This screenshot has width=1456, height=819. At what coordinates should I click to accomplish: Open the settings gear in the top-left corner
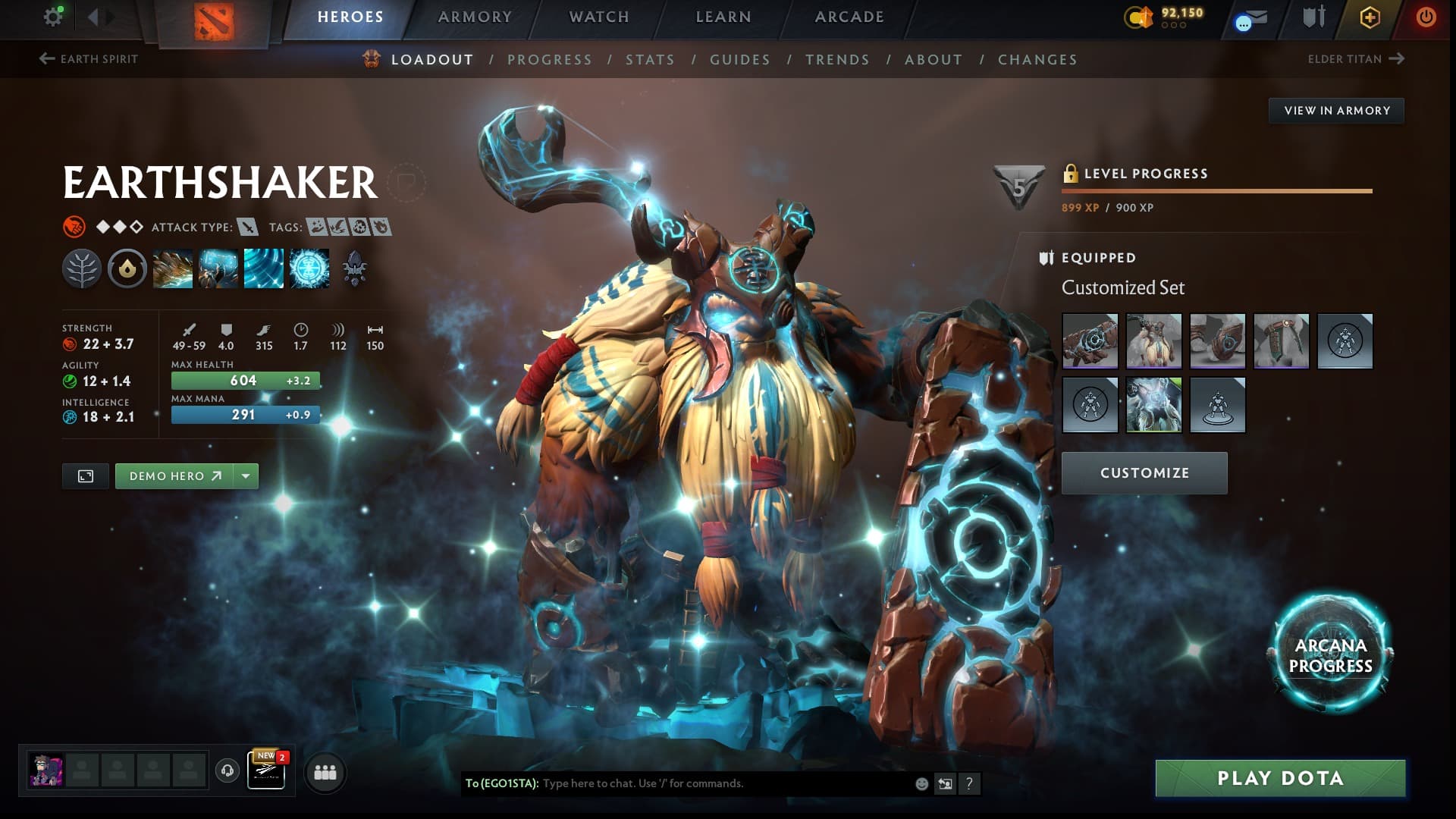52,16
